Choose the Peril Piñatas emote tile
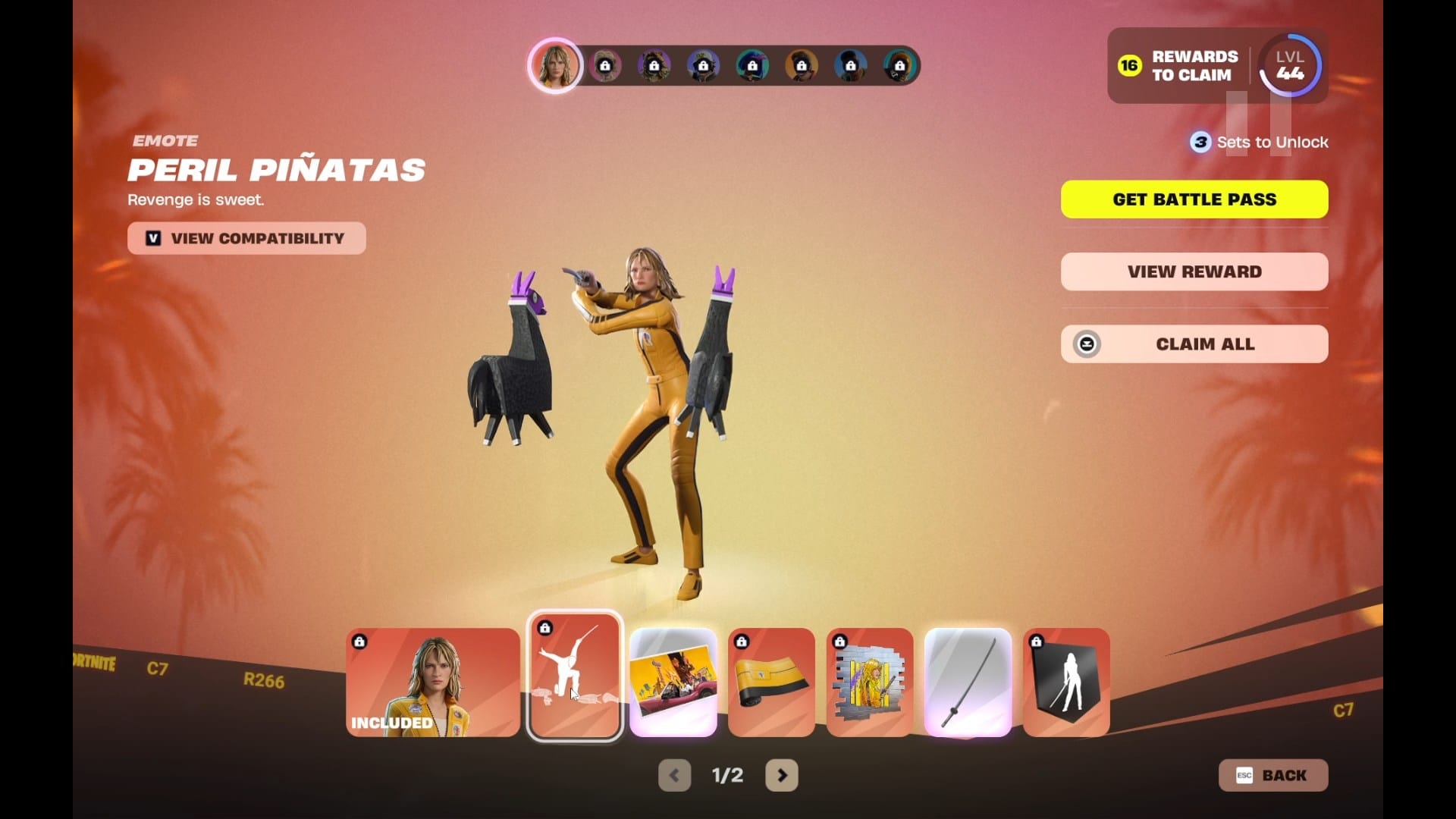This screenshot has height=819, width=1456. point(575,676)
